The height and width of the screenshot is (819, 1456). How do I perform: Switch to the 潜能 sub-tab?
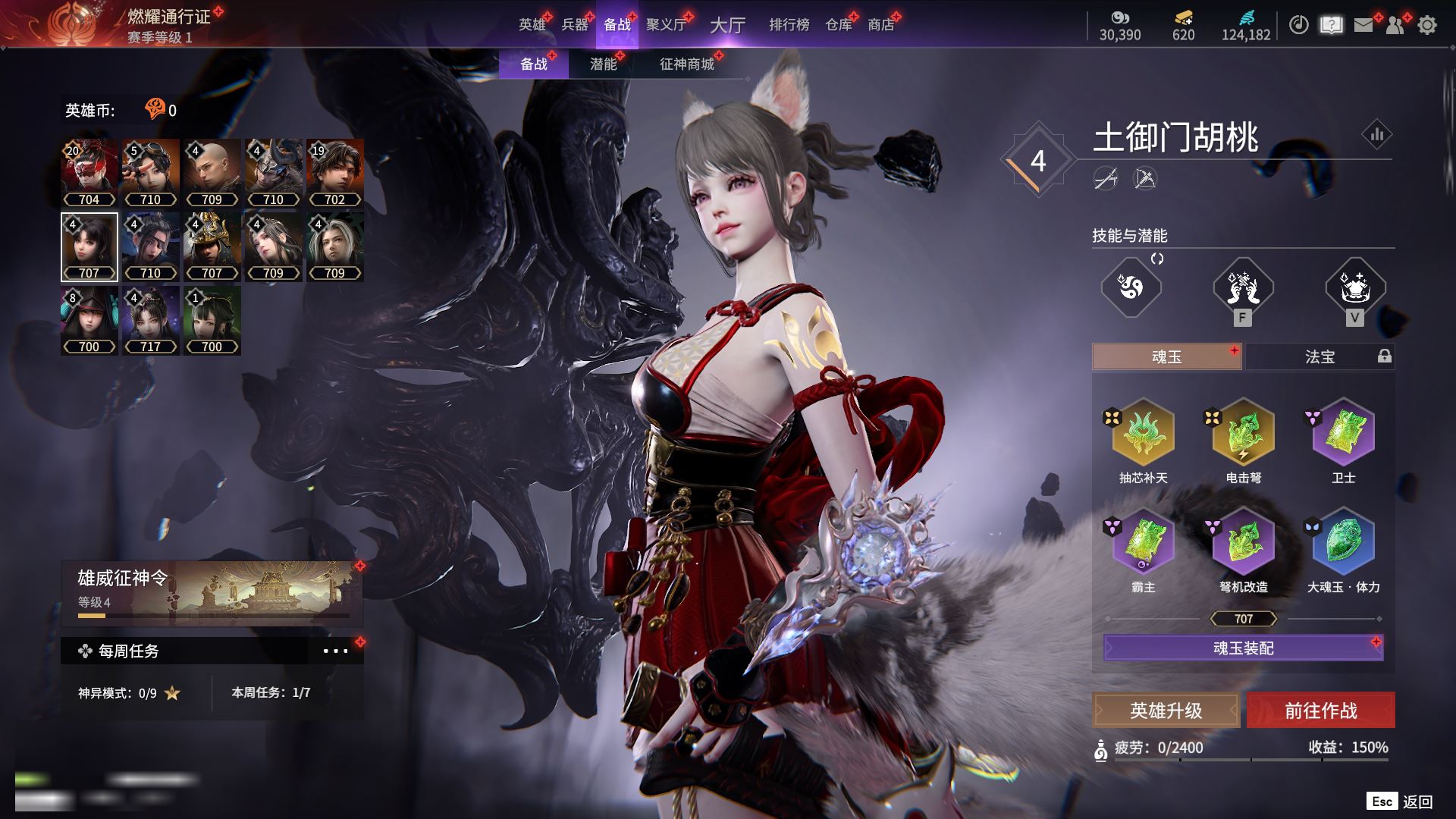pyautogui.click(x=604, y=64)
